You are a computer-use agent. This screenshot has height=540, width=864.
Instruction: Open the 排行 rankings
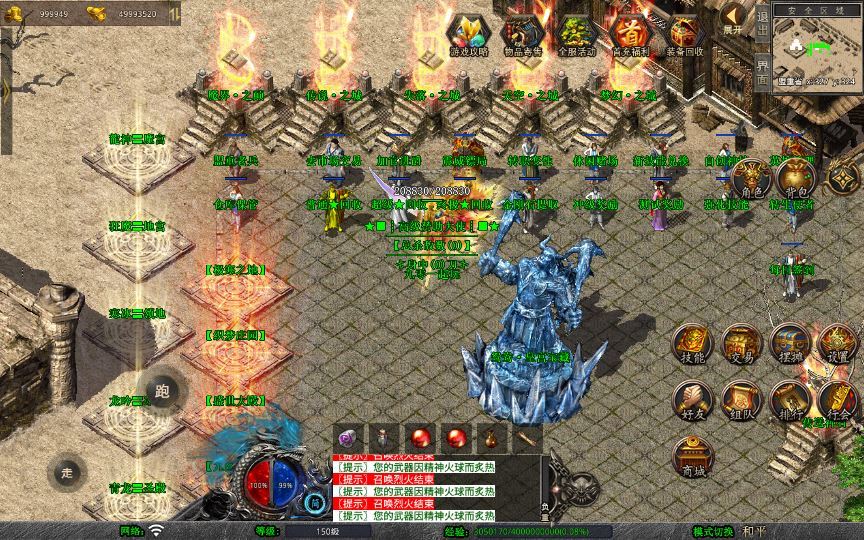(788, 400)
